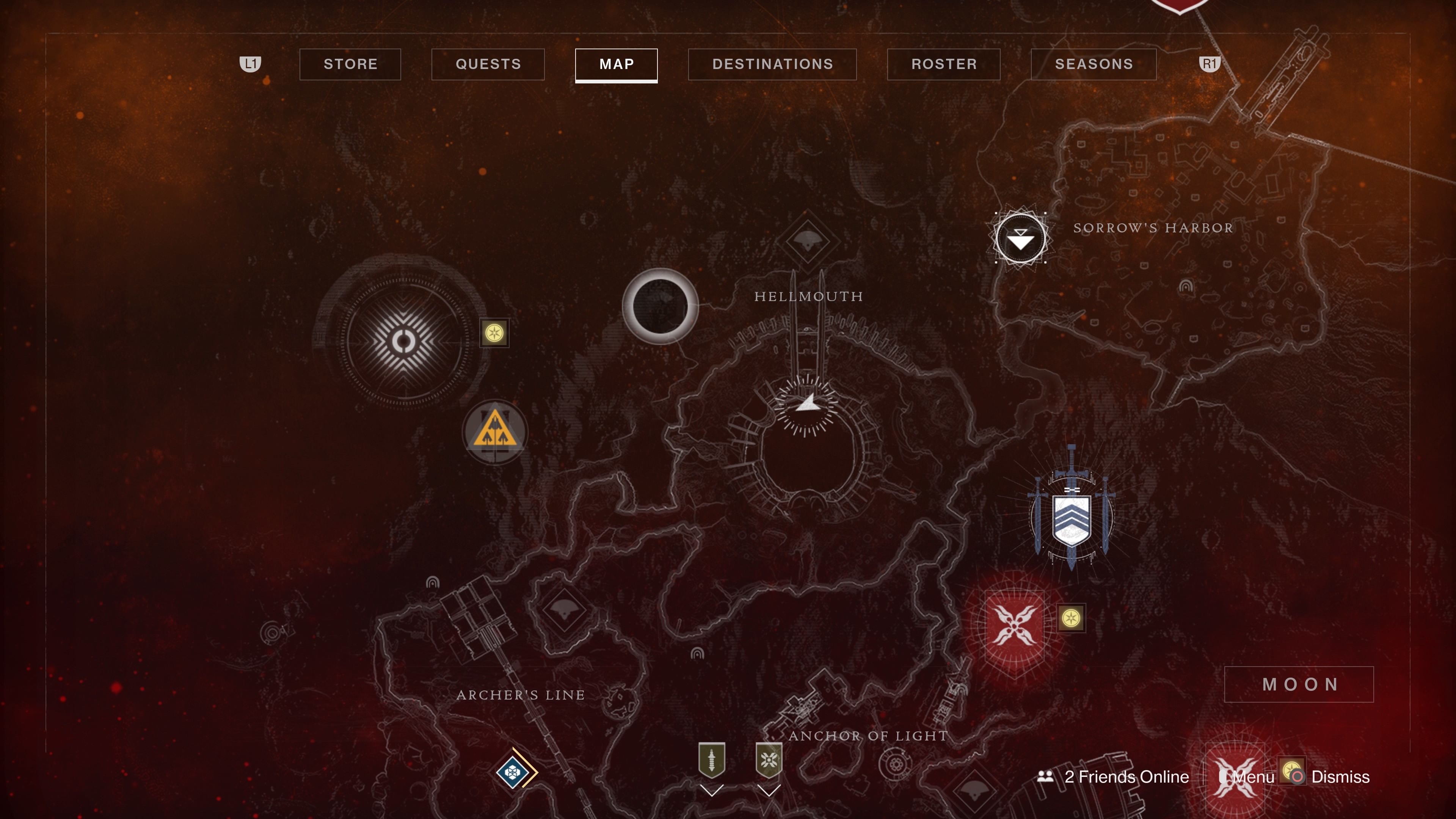Click the yellow public event triangle icon
The height and width of the screenshot is (819, 1456).
coord(494,432)
